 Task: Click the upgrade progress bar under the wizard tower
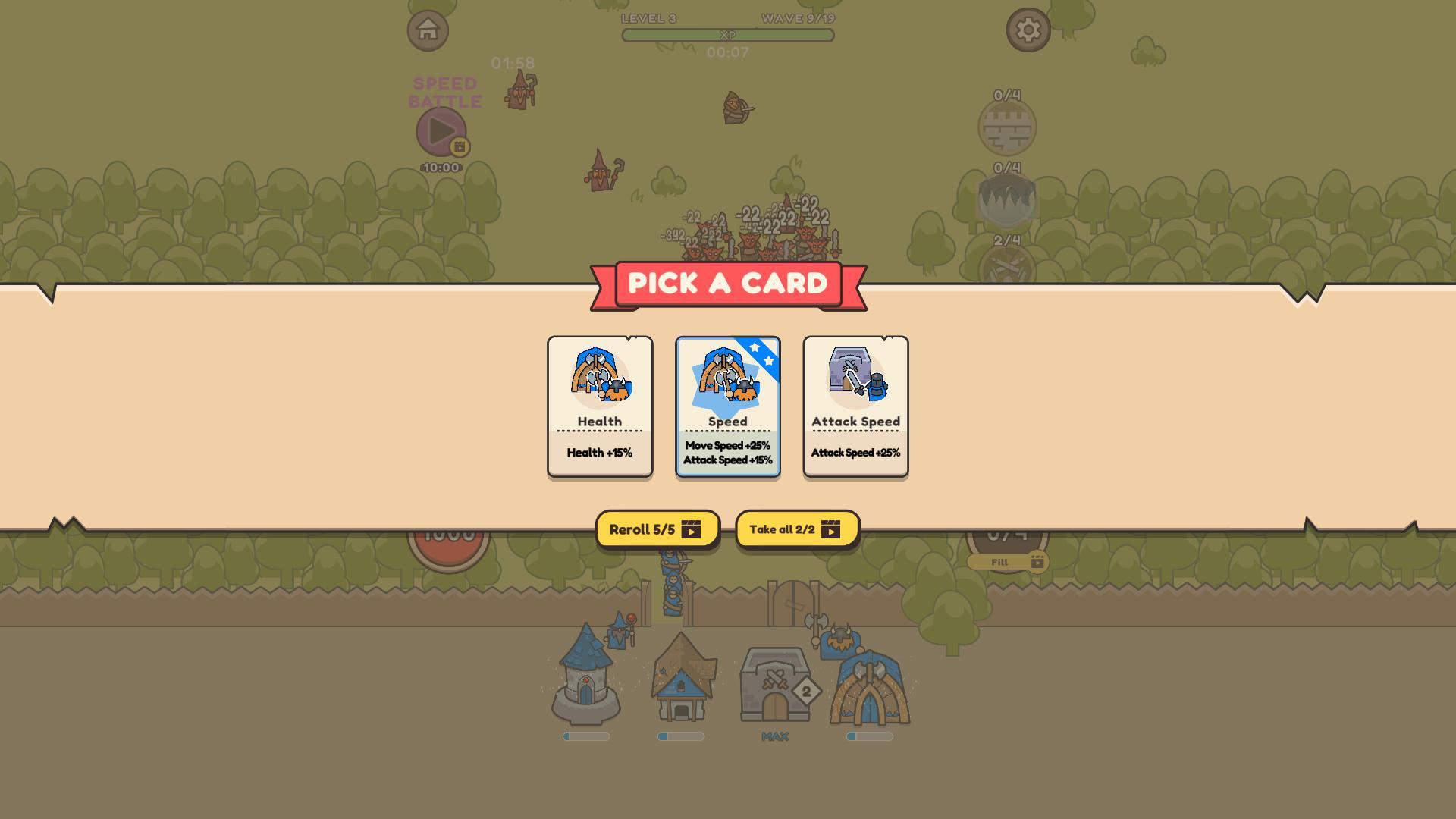point(585,736)
